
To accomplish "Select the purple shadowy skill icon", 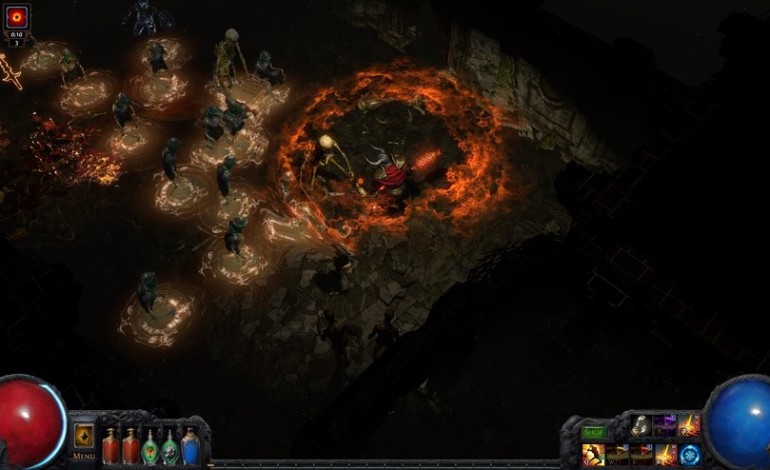I will pyautogui.click(x=665, y=426).
